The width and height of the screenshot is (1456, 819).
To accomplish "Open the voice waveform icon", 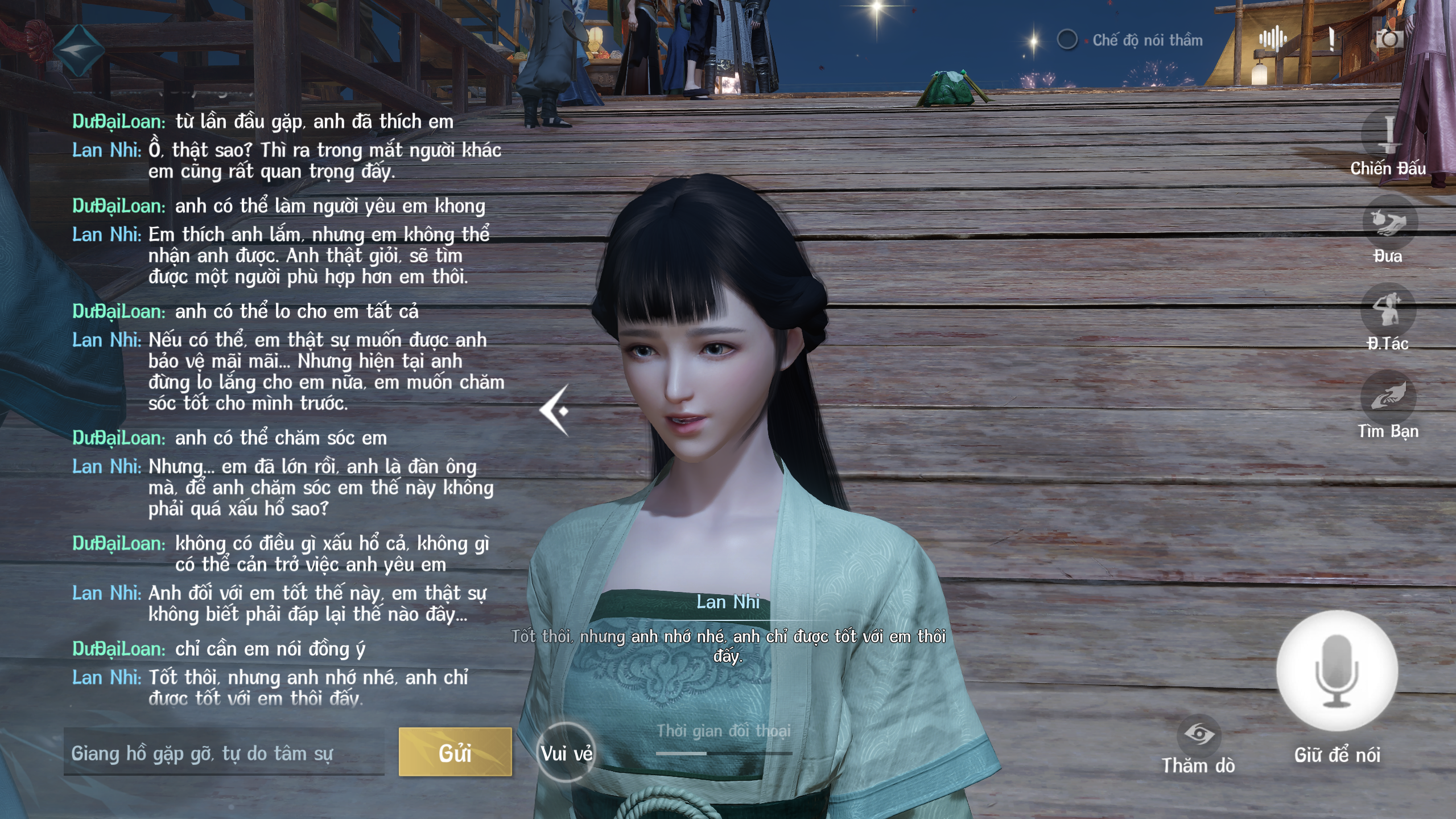I will point(1272,39).
